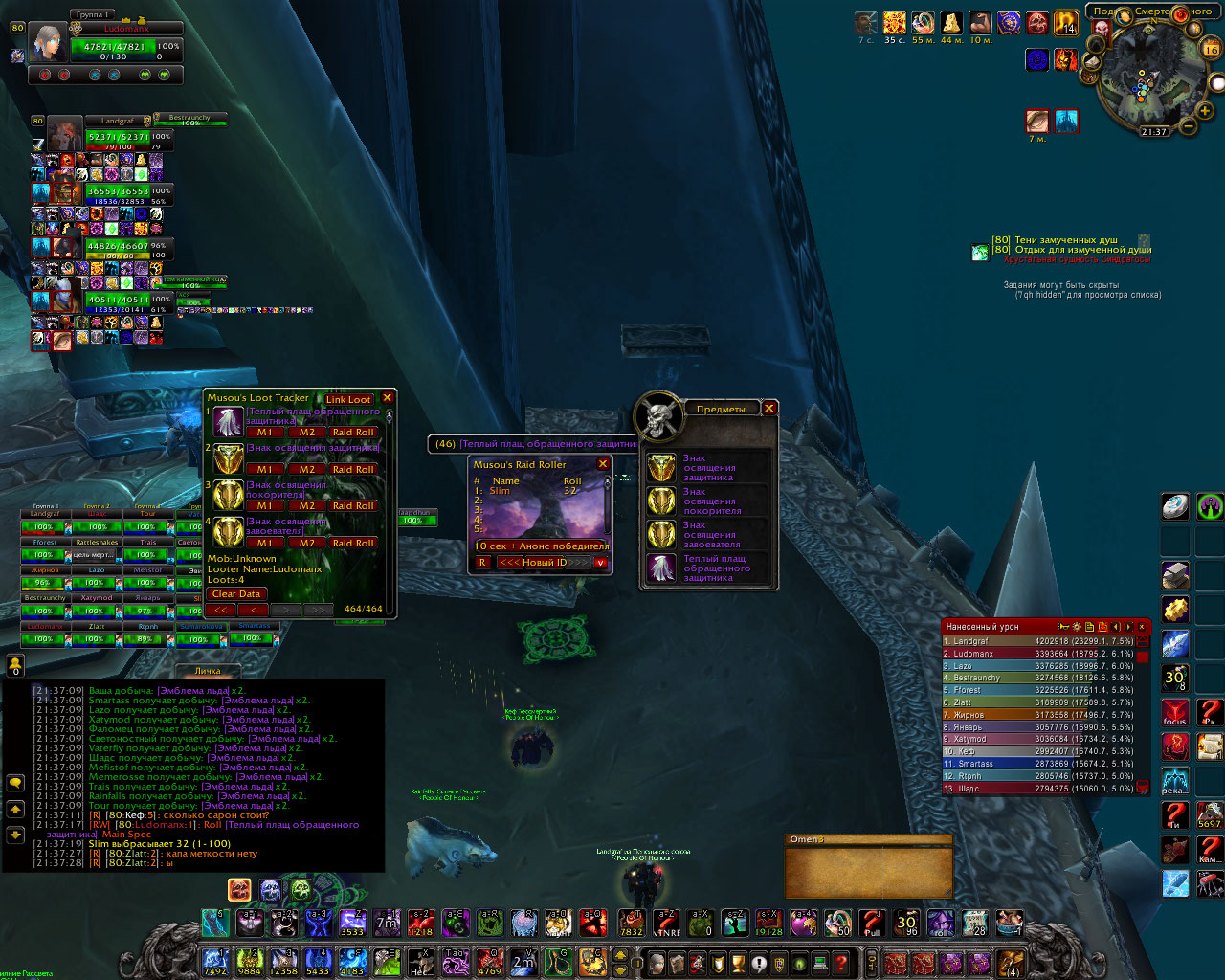This screenshot has width=1225, height=980.
Task: Close Musou's Loot Tracker window
Action: coord(388,397)
